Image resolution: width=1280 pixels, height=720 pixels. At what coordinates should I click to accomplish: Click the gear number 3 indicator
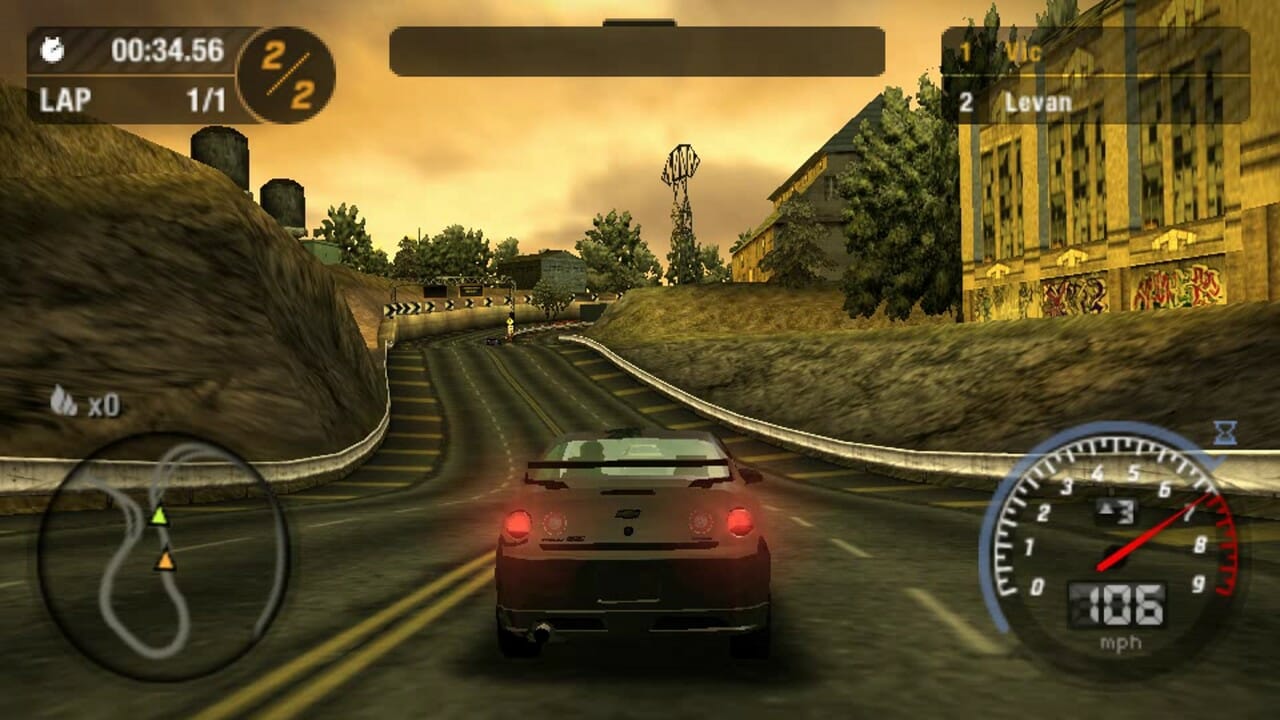pos(1124,510)
